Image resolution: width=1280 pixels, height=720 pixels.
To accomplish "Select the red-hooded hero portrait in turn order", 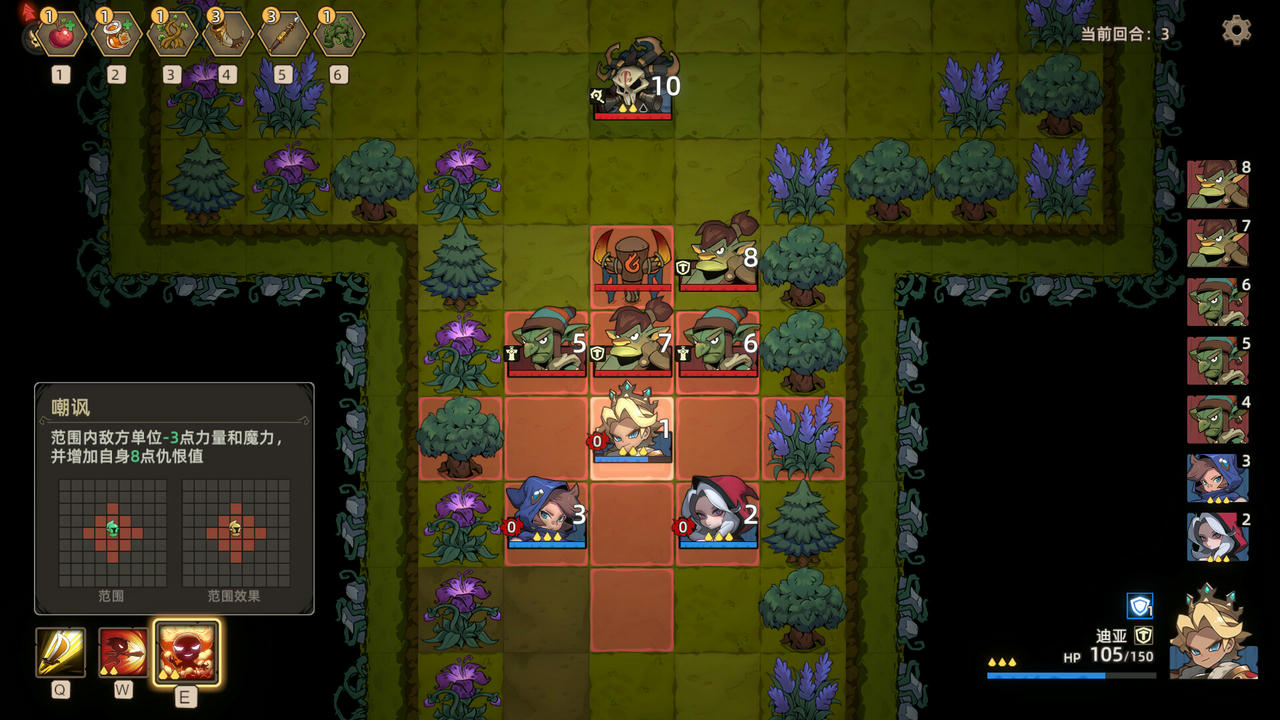I will click(1217, 536).
